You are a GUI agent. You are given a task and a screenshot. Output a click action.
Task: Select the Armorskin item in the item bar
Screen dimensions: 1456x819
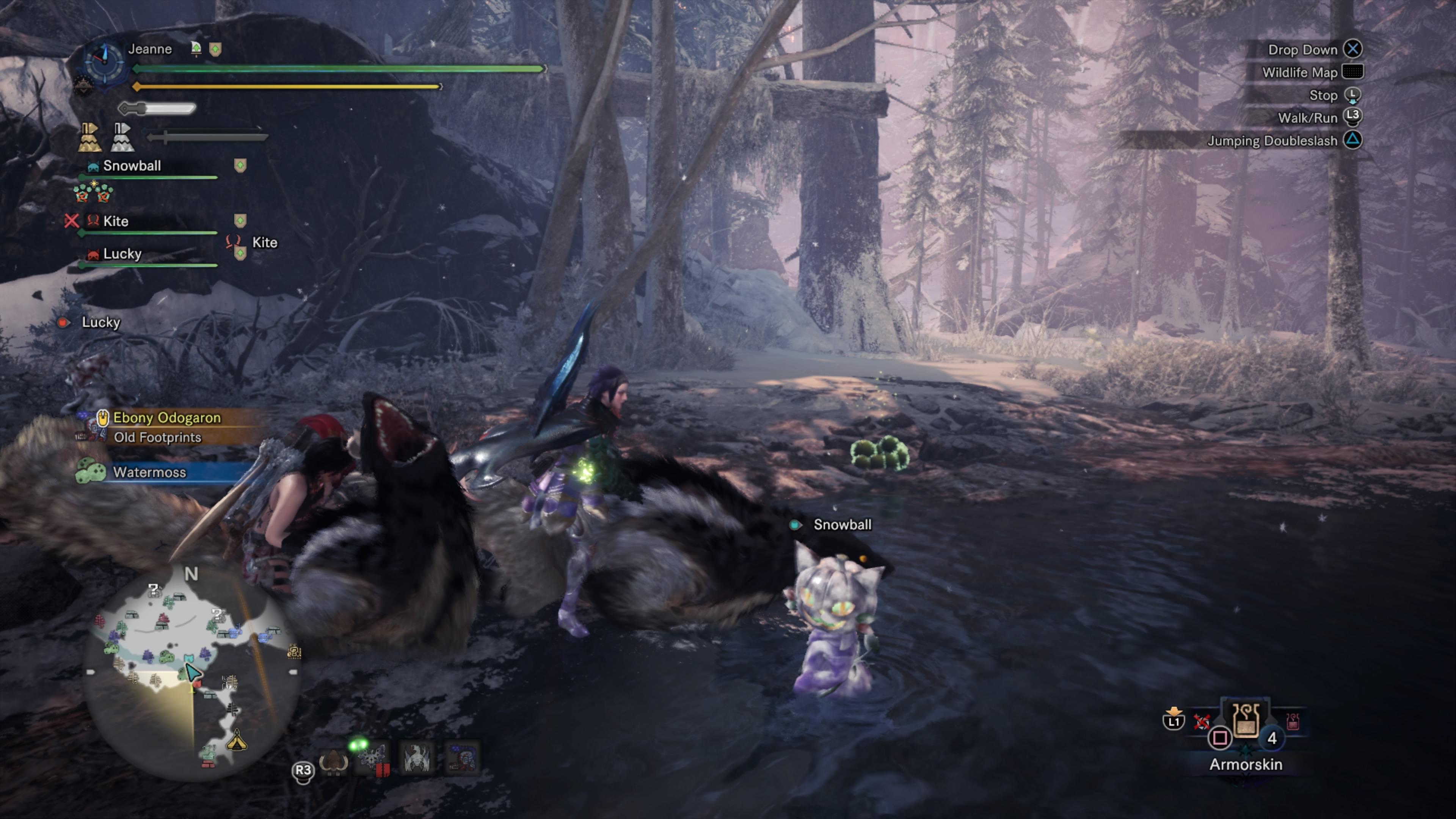coord(1246,722)
